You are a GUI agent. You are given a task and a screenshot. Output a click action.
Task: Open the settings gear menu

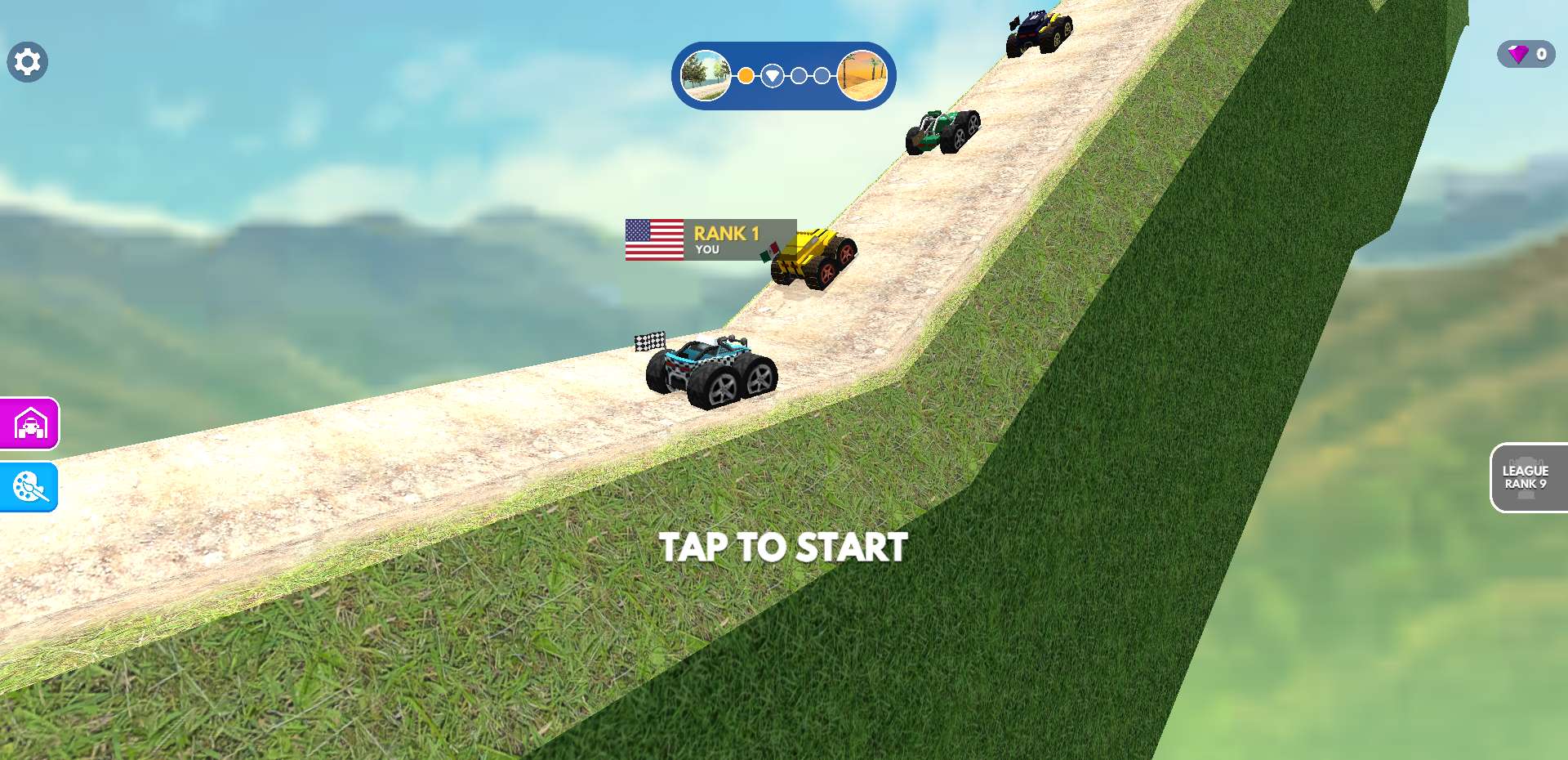click(28, 62)
